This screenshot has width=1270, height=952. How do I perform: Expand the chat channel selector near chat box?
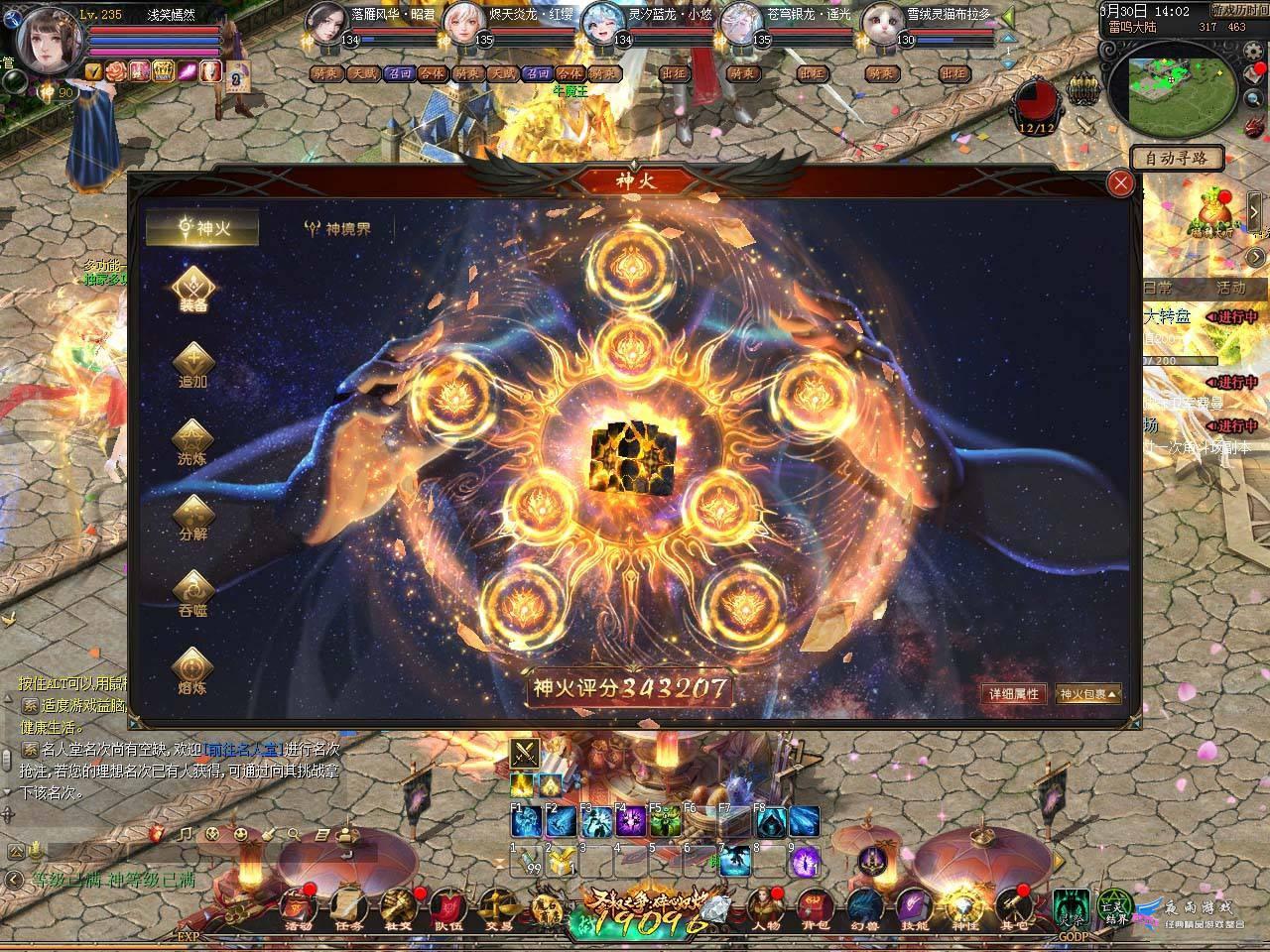14,850
